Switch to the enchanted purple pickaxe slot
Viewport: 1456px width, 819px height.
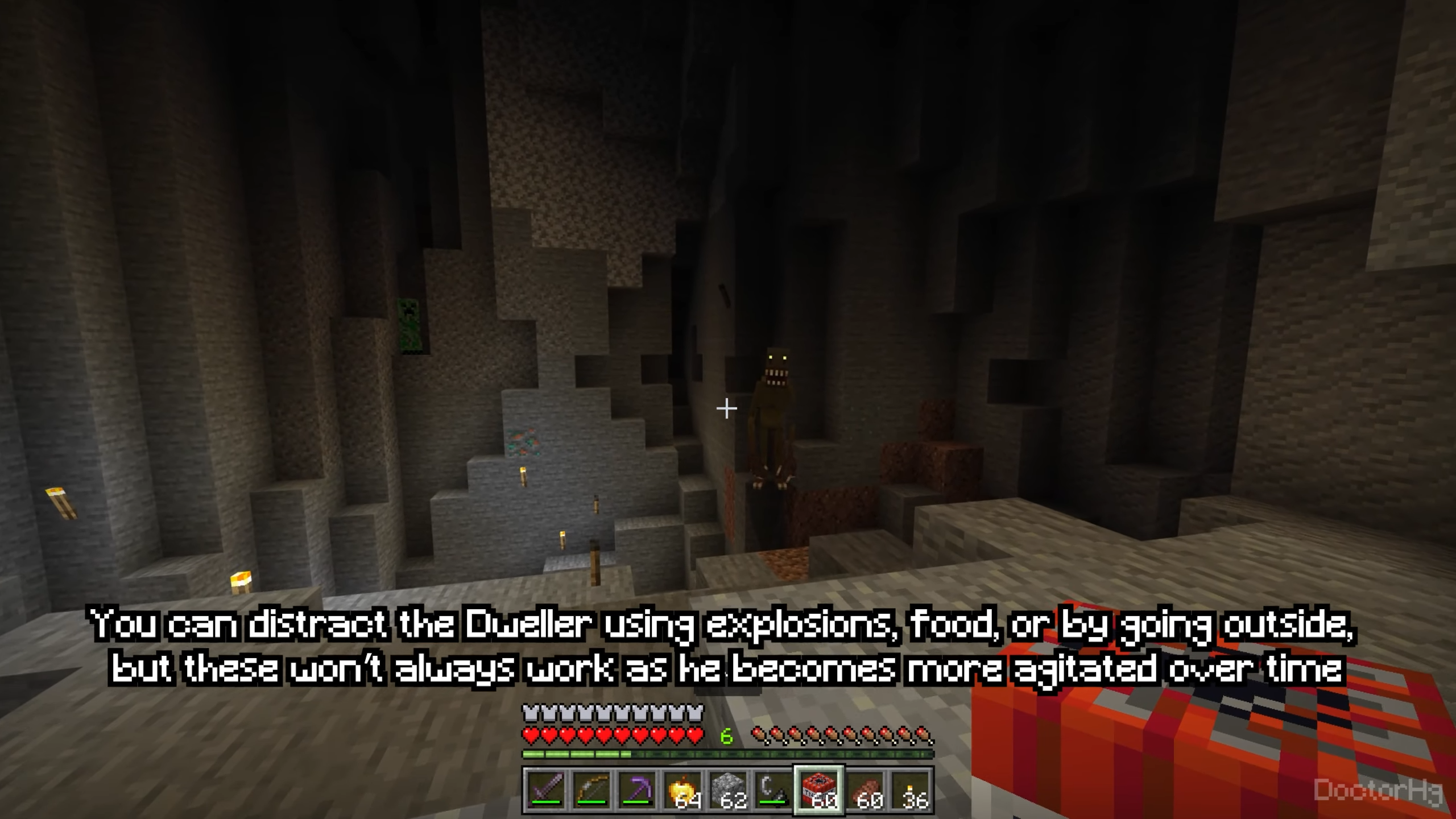(x=637, y=790)
